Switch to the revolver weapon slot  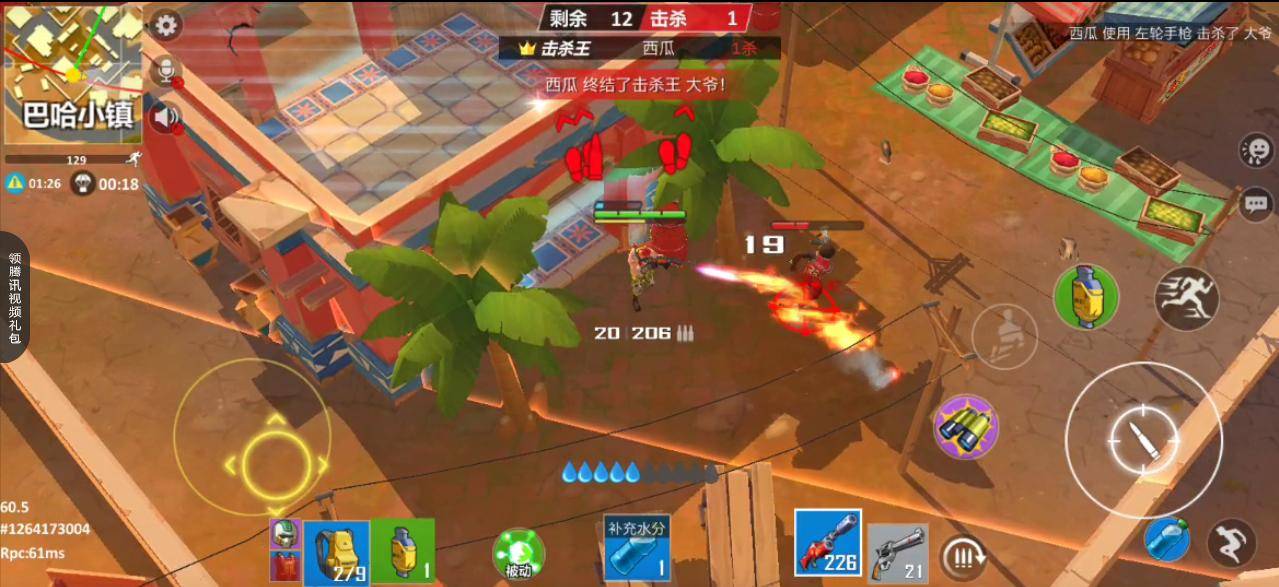[x=897, y=552]
